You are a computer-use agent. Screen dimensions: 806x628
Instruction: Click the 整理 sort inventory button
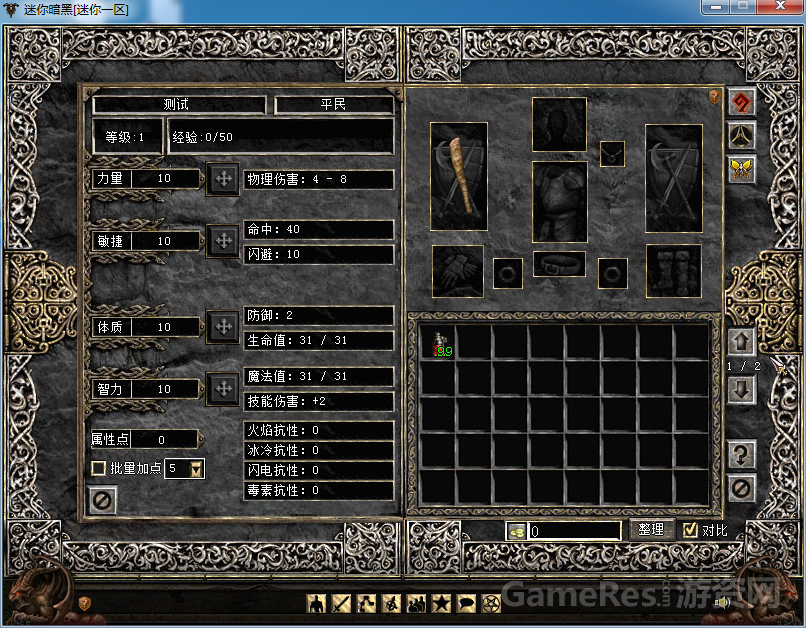pyautogui.click(x=651, y=530)
